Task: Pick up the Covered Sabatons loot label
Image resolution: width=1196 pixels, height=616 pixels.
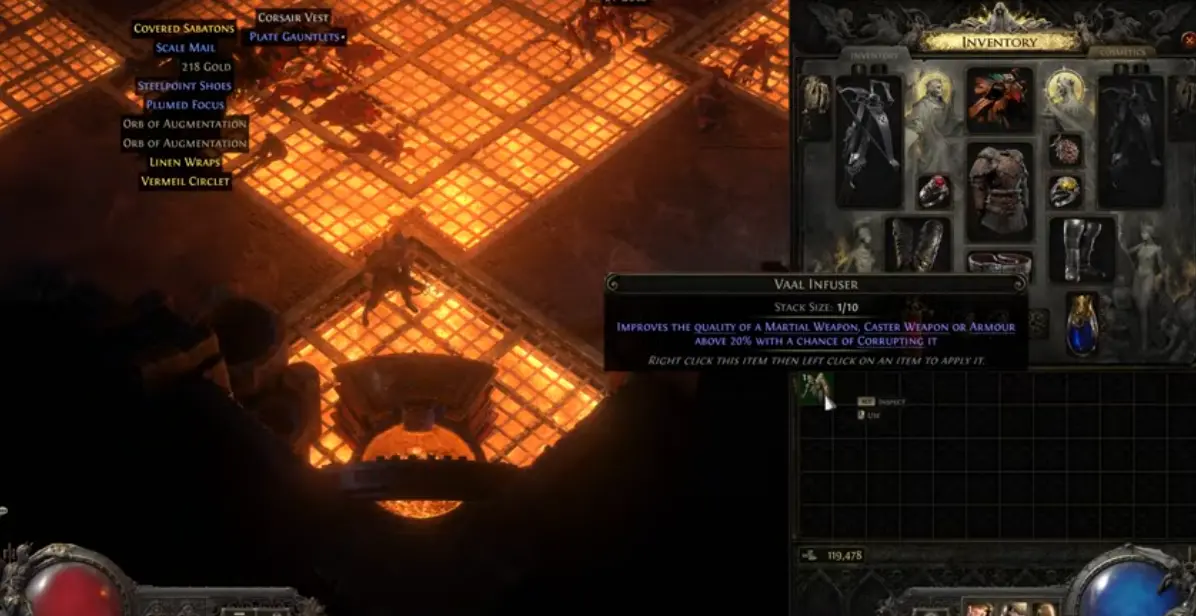Action: click(184, 28)
